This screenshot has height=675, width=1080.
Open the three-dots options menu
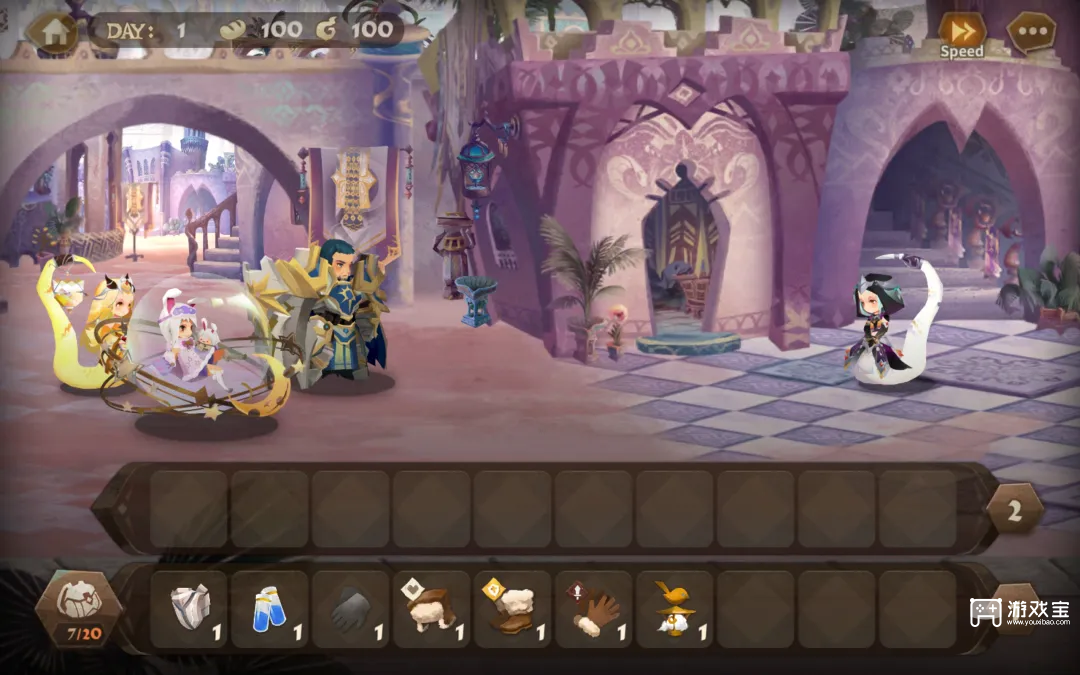click(x=1031, y=32)
